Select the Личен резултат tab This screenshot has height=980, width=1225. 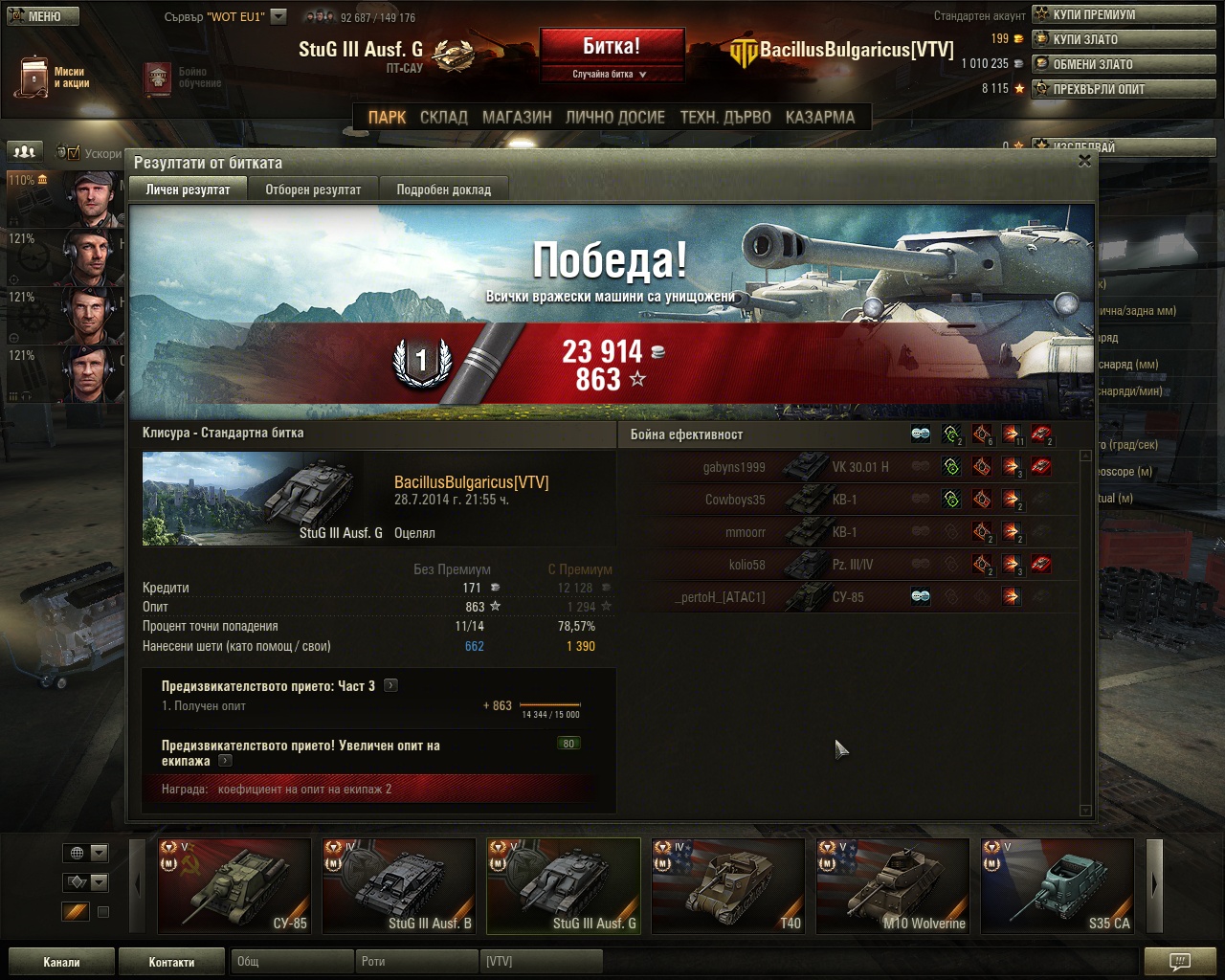[x=188, y=189]
